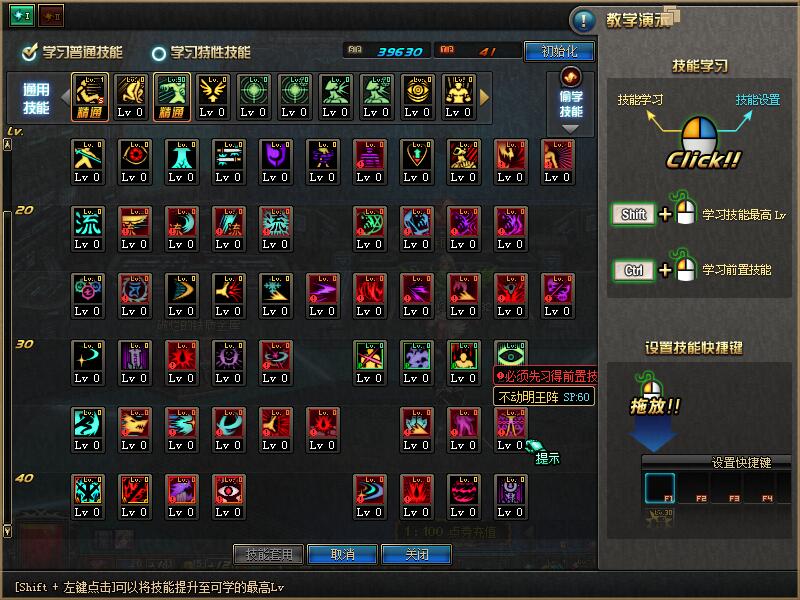
Task: Choose the red eye skill in level 40 row
Action: pyautogui.click(x=228, y=490)
